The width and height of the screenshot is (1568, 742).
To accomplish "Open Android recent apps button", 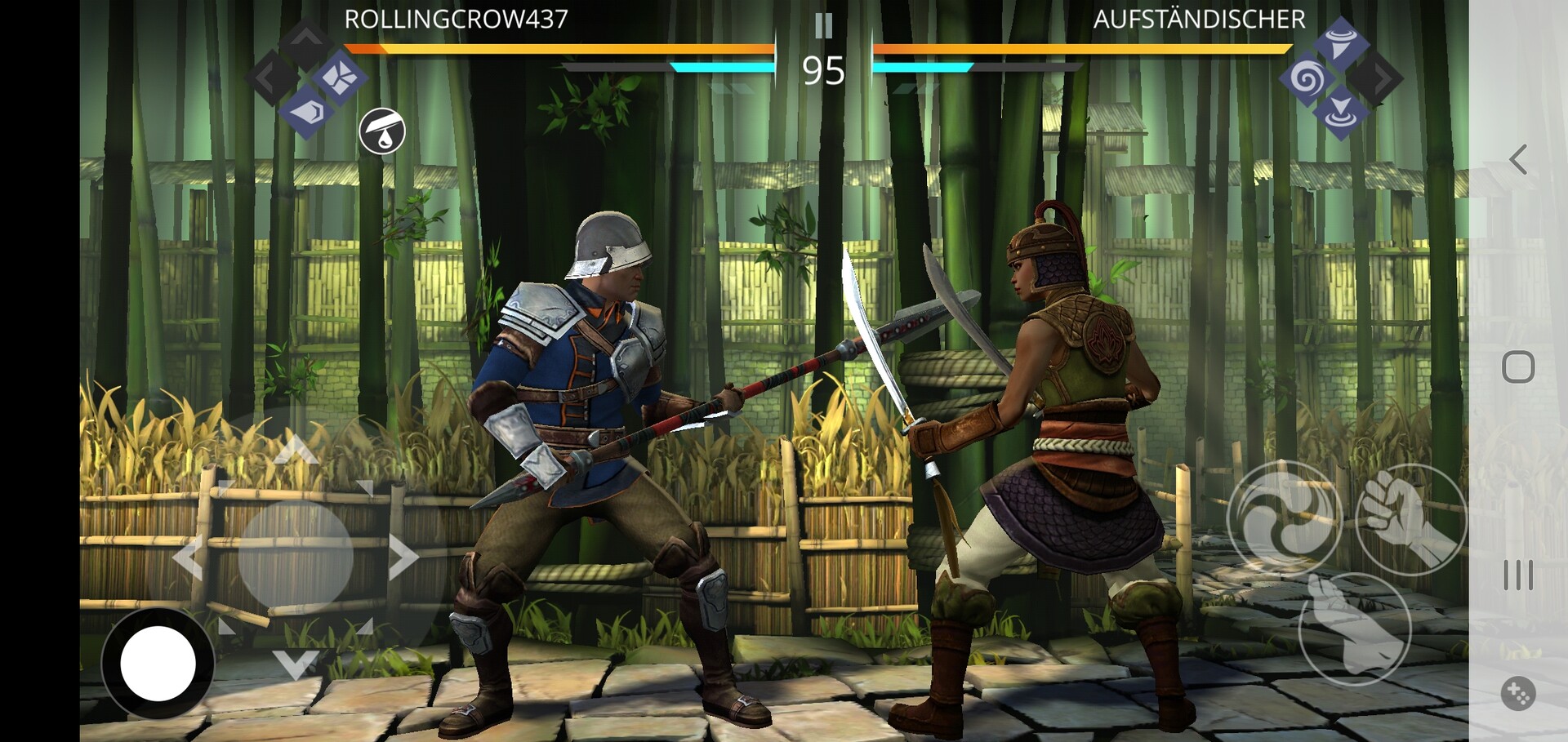I will (1518, 575).
